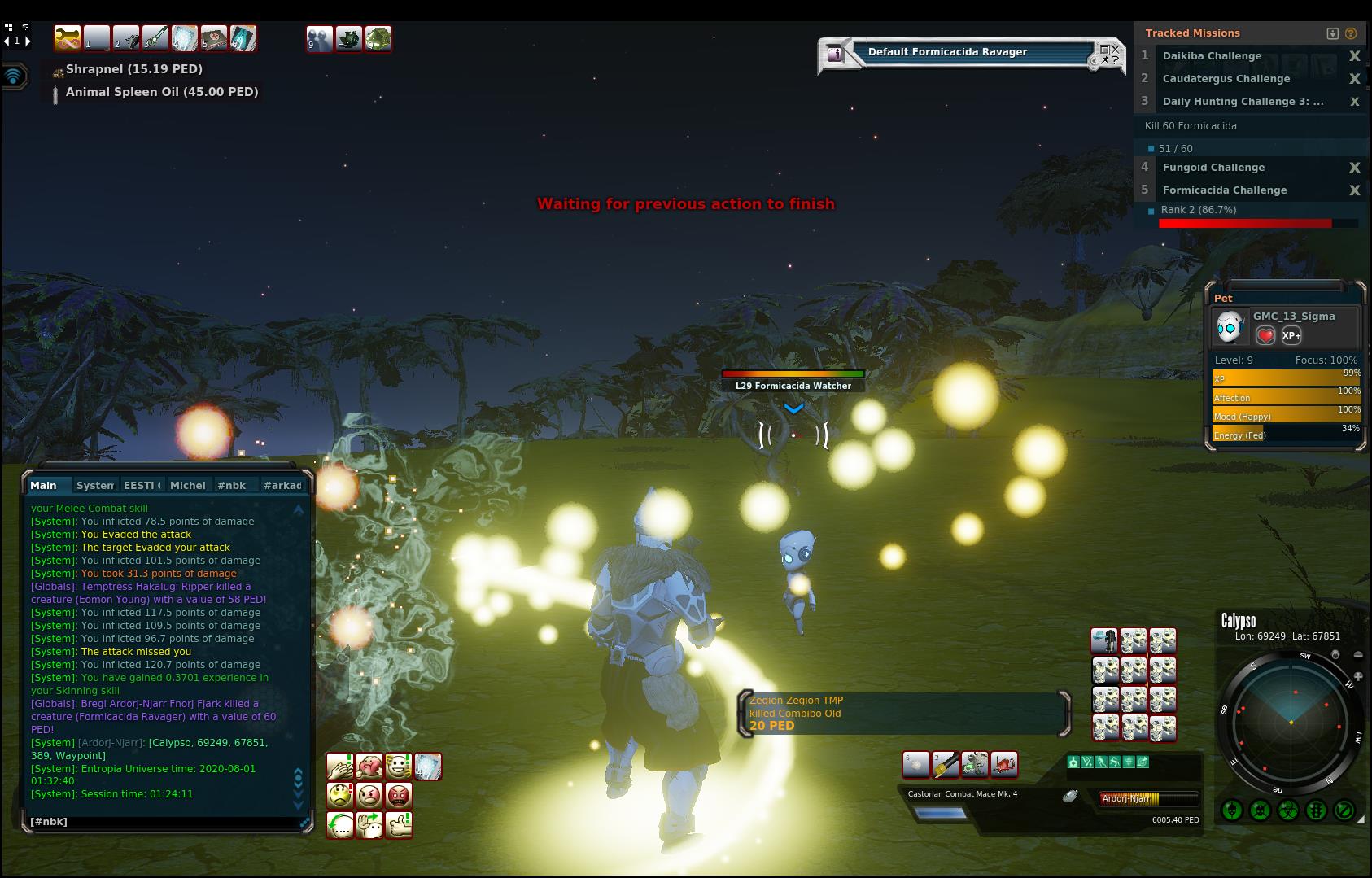1372x878 pixels.
Task: Switch to the System chat tab
Action: point(94,485)
